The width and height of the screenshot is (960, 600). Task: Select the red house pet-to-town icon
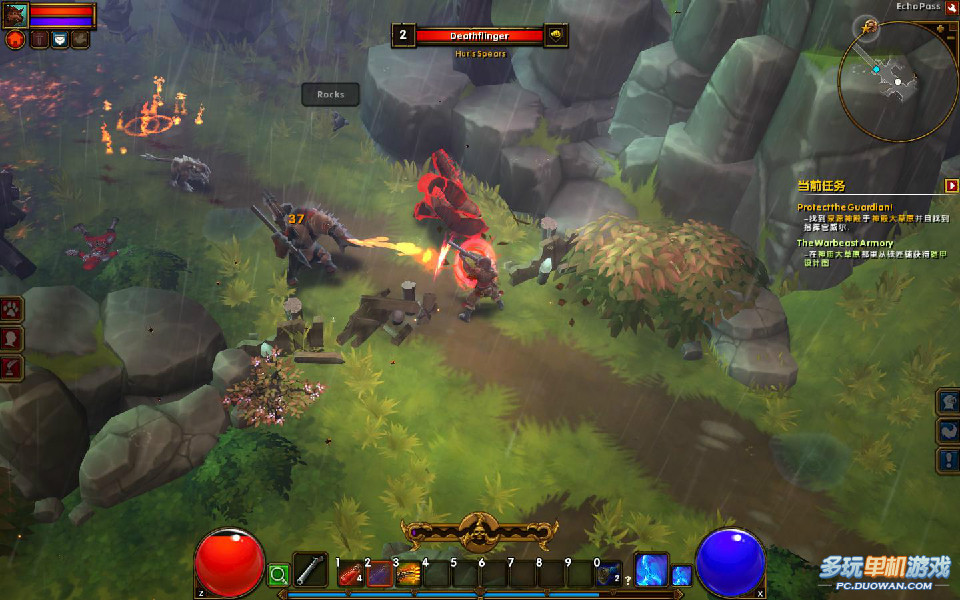[15, 40]
